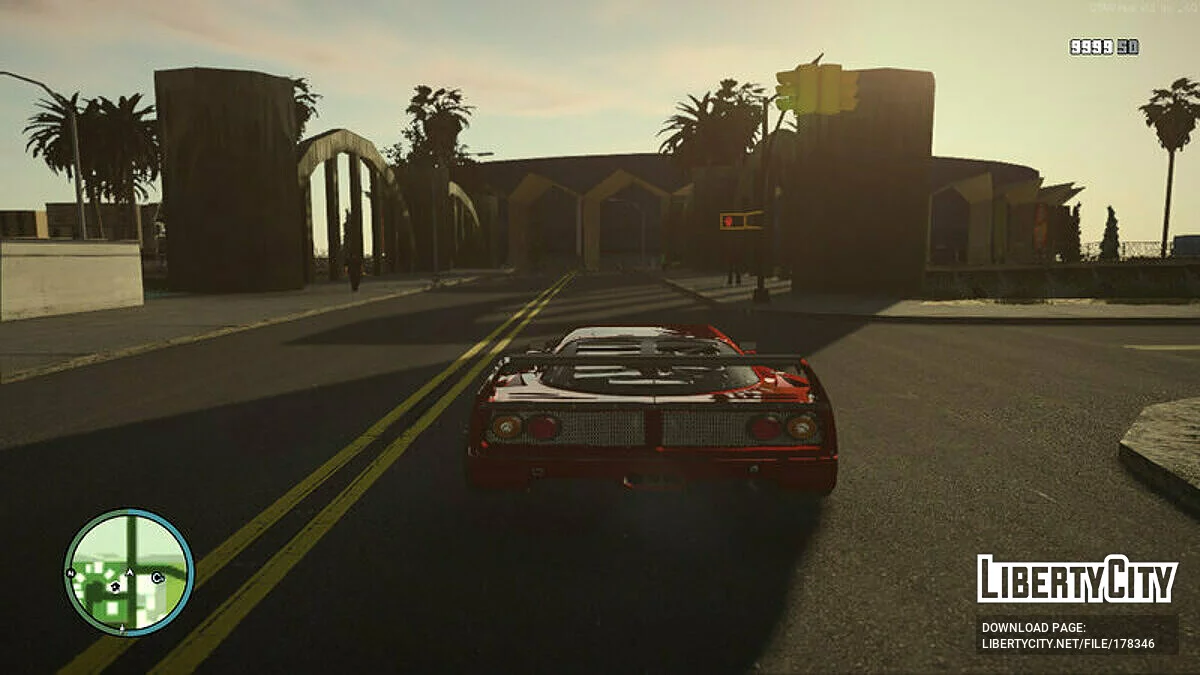Select the star-shaped blip on the minimap

(115, 587)
